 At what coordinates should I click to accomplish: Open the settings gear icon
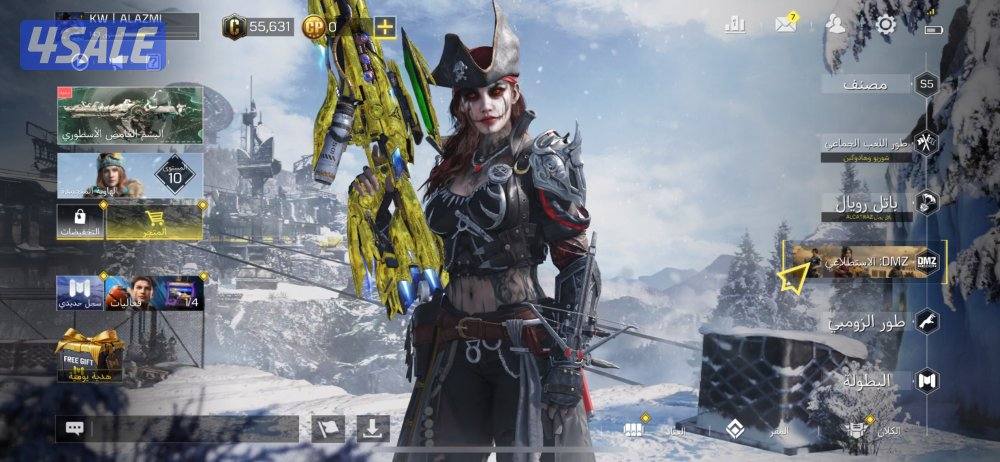click(886, 25)
